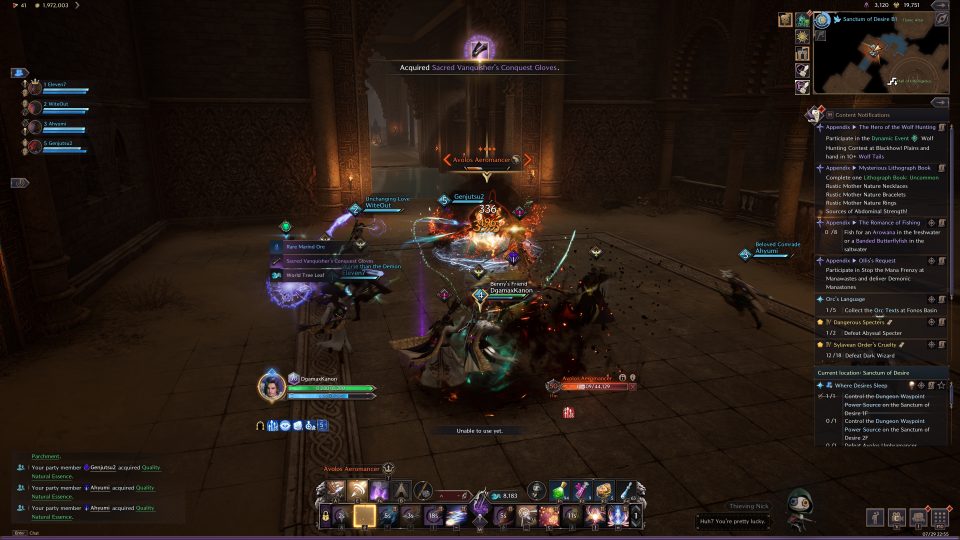Select party member Genjutsu2 in party list
The width and height of the screenshot is (960, 540).
coord(55,144)
